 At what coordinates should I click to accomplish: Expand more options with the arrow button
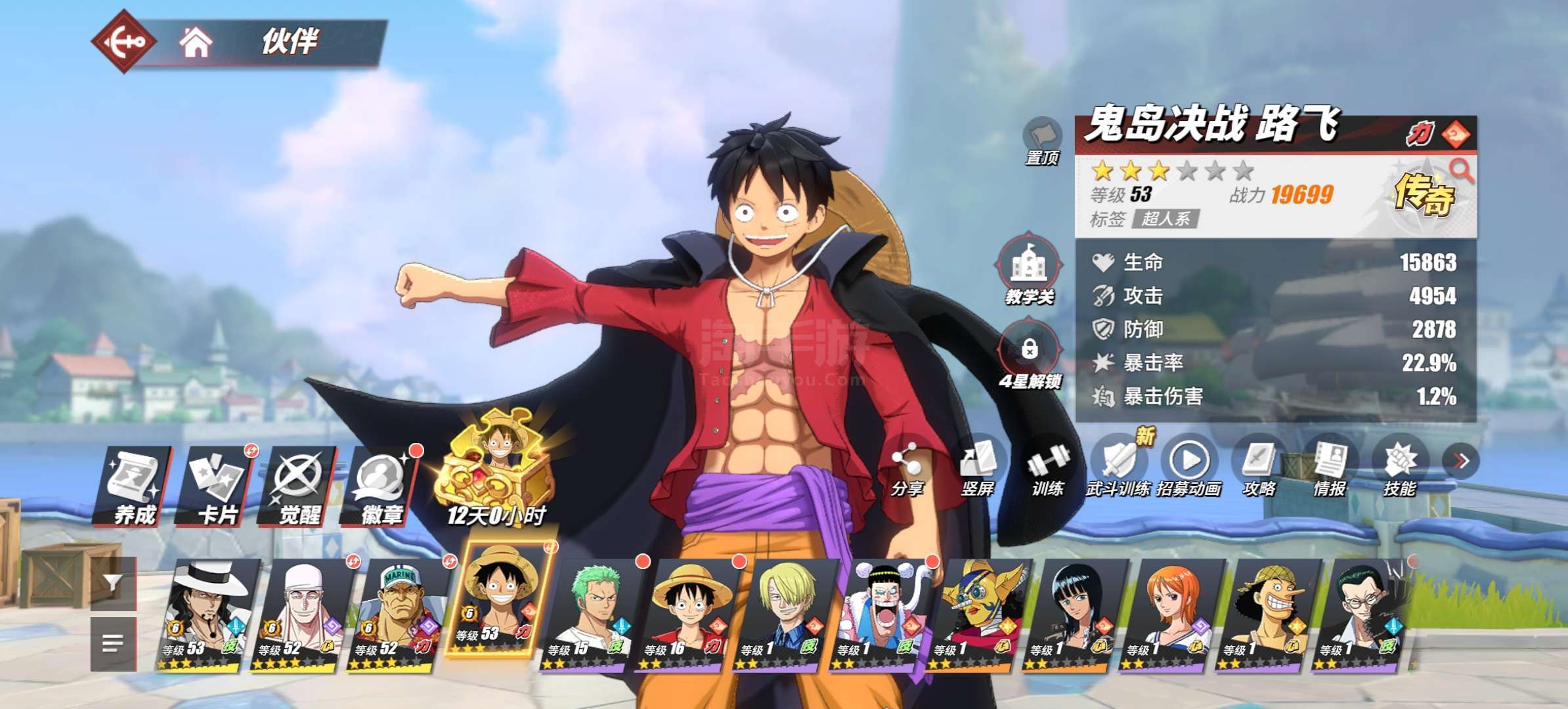point(1461,461)
